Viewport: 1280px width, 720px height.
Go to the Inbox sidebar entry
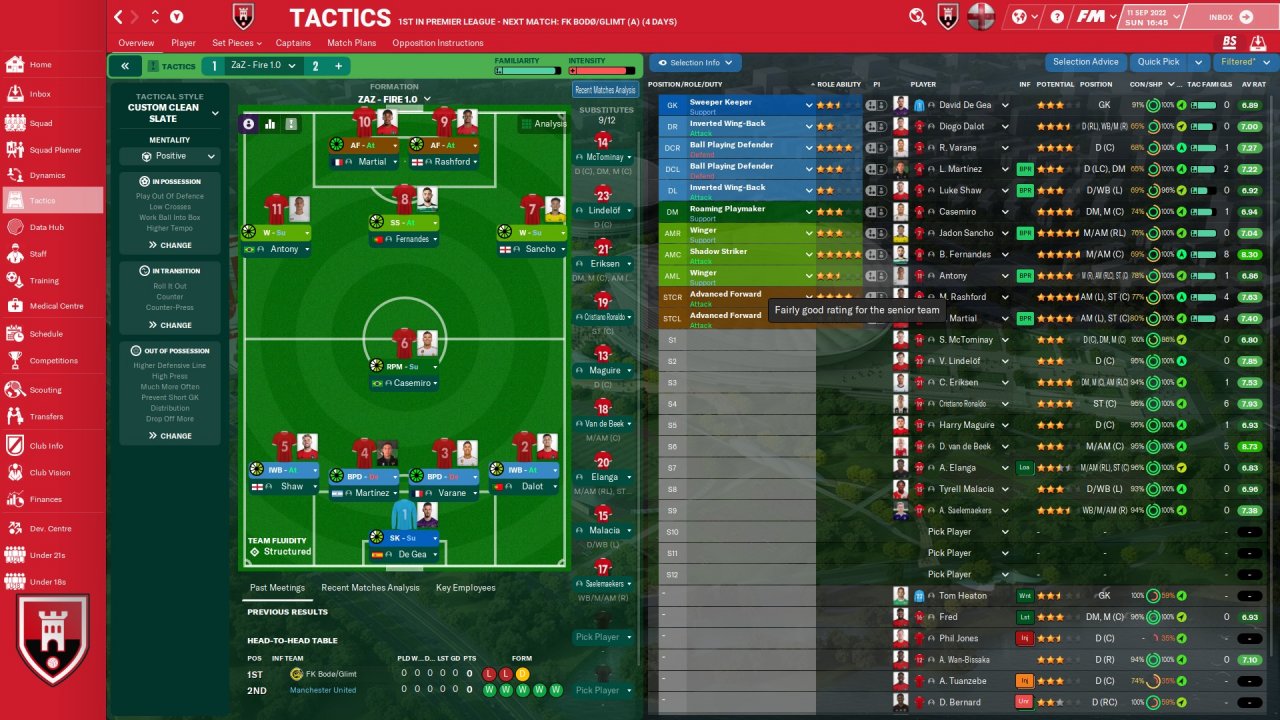click(40, 94)
